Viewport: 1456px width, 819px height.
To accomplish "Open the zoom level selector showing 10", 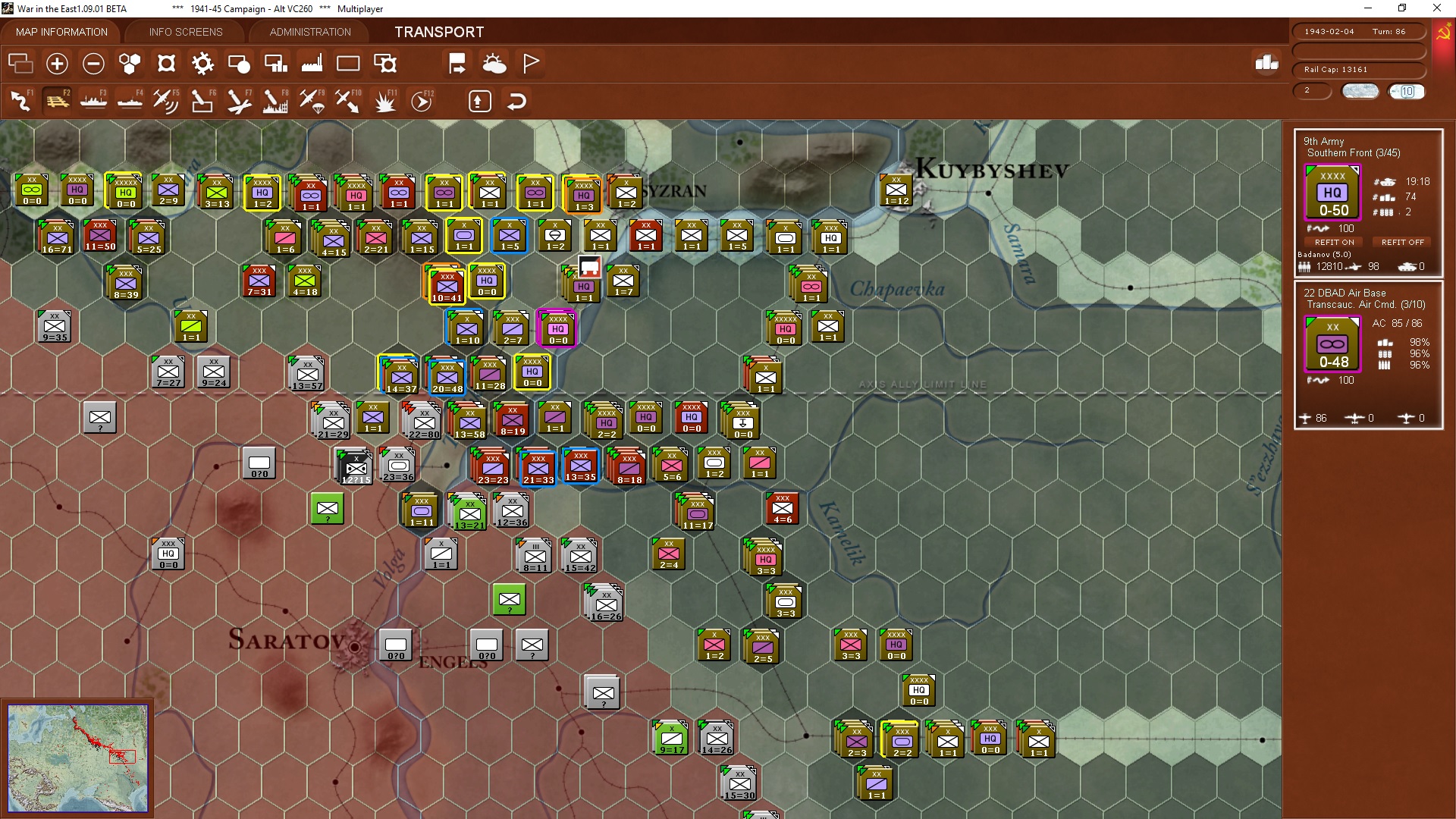I will [1407, 91].
